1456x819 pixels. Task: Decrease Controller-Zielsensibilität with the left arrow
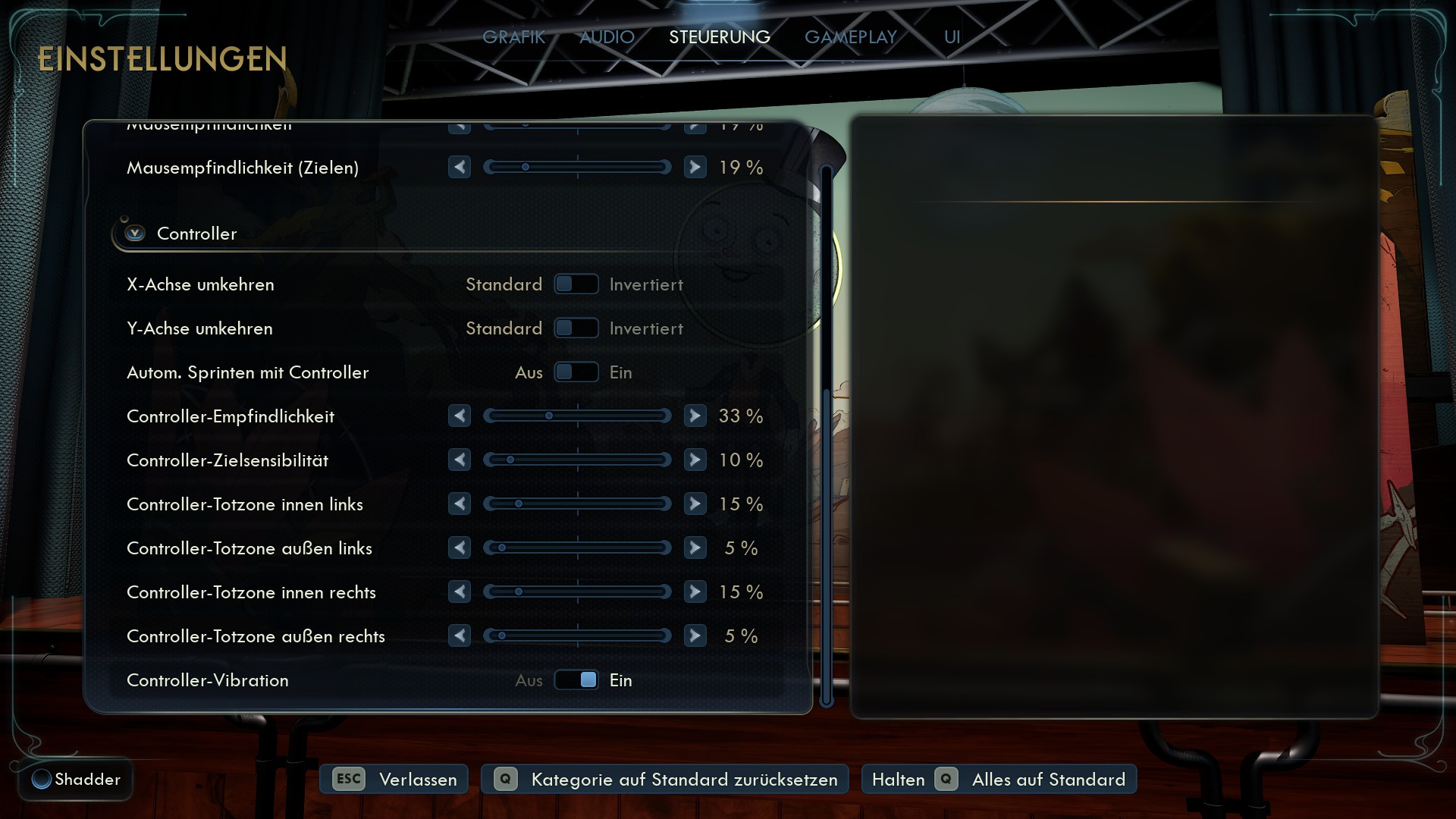pyautogui.click(x=460, y=460)
